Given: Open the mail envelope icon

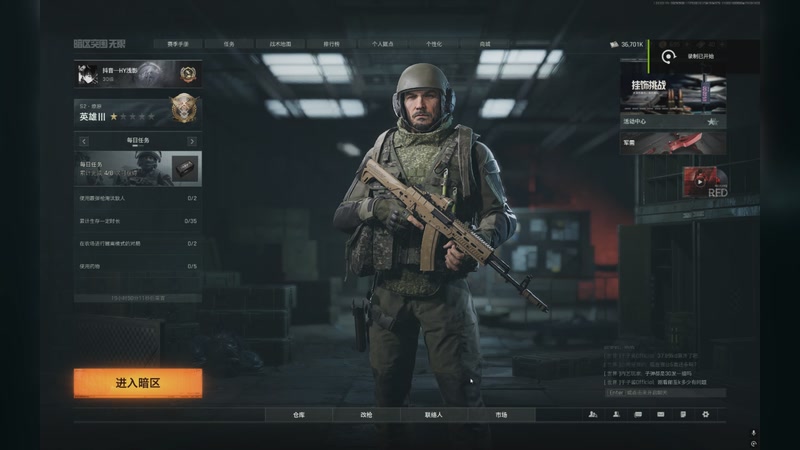Looking at the screenshot, I should coord(660,414).
